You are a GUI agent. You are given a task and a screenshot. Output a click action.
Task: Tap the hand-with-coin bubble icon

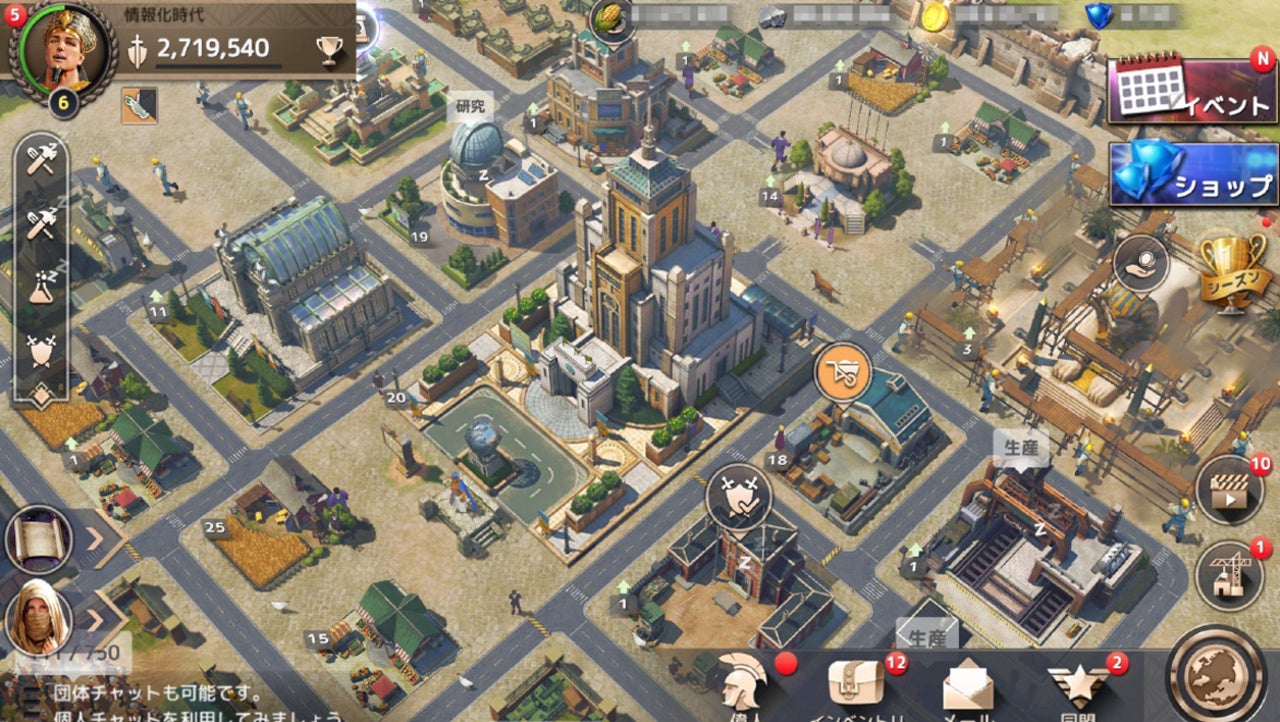point(1141,263)
